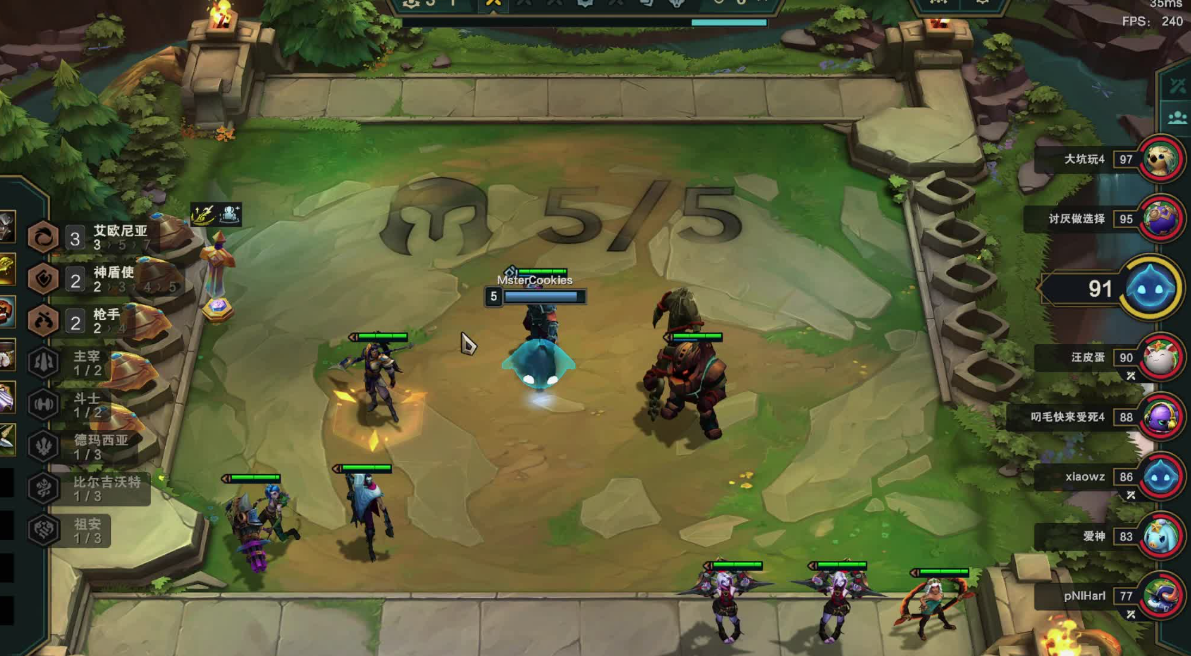
Task: Show details for the 主宰 trait
Action: (x=80, y=361)
